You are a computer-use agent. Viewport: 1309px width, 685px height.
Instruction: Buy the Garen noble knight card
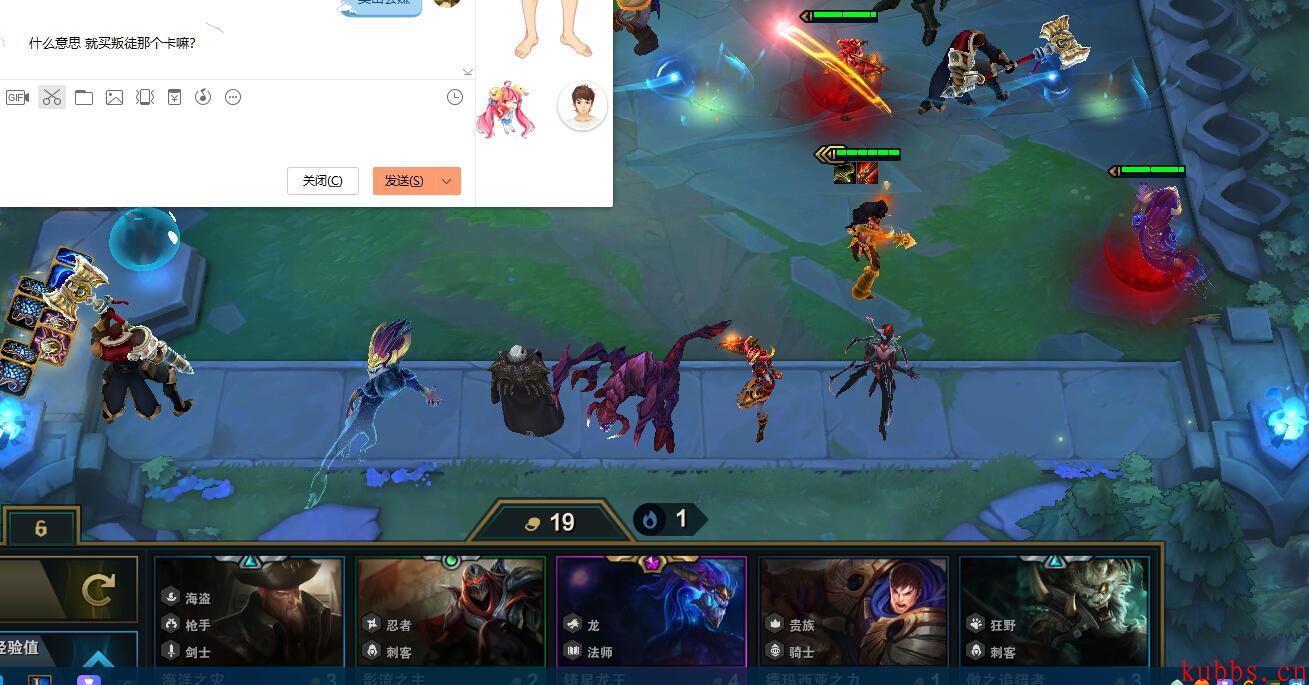pos(853,612)
